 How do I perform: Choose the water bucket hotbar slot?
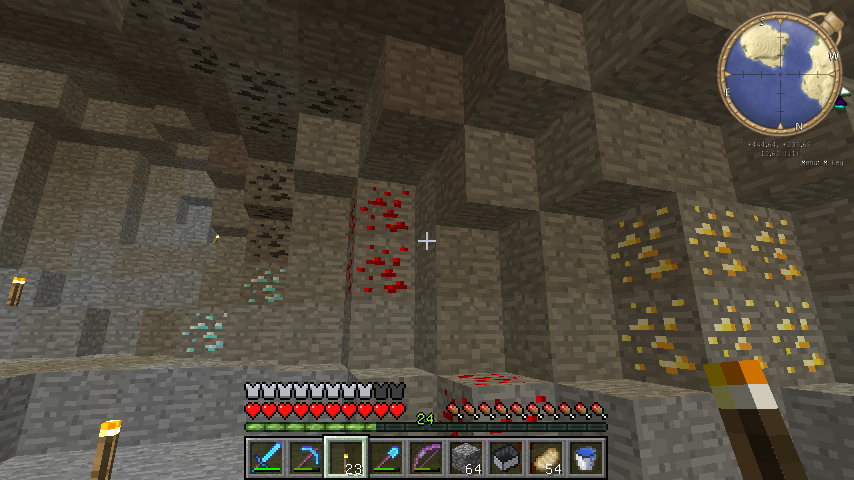pyautogui.click(x=586, y=457)
